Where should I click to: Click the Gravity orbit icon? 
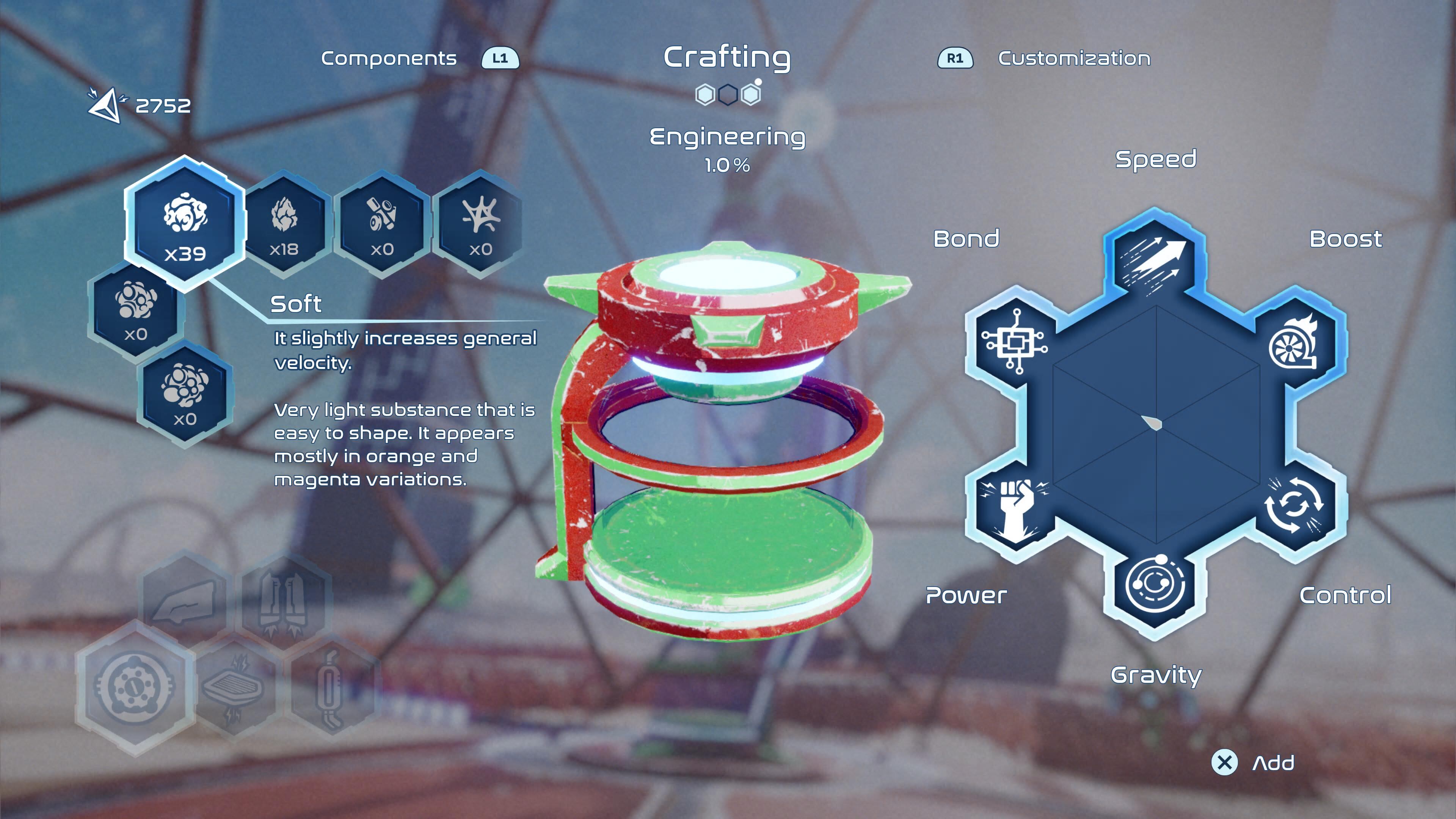tap(1155, 585)
